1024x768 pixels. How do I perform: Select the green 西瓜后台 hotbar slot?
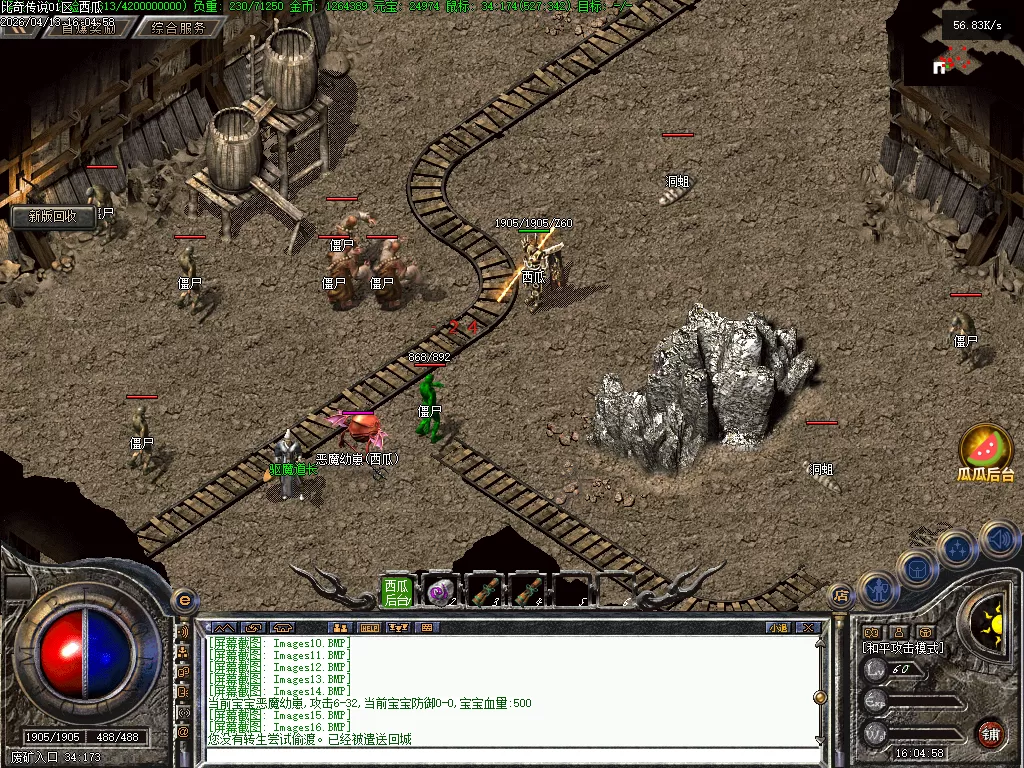(397, 592)
